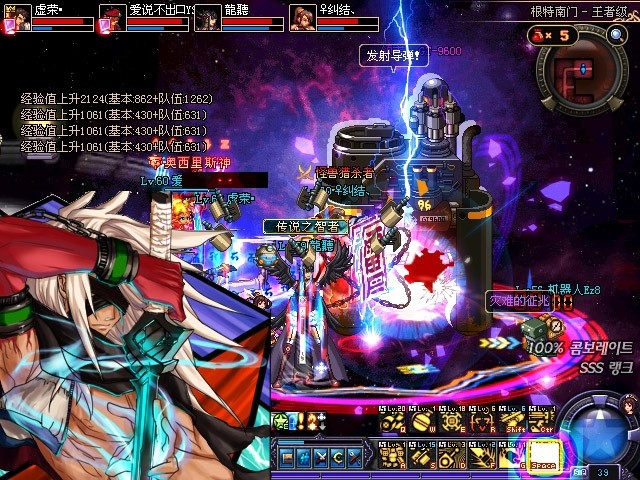
Task: Click party member 龍聽's portrait
Action: pos(207,18)
